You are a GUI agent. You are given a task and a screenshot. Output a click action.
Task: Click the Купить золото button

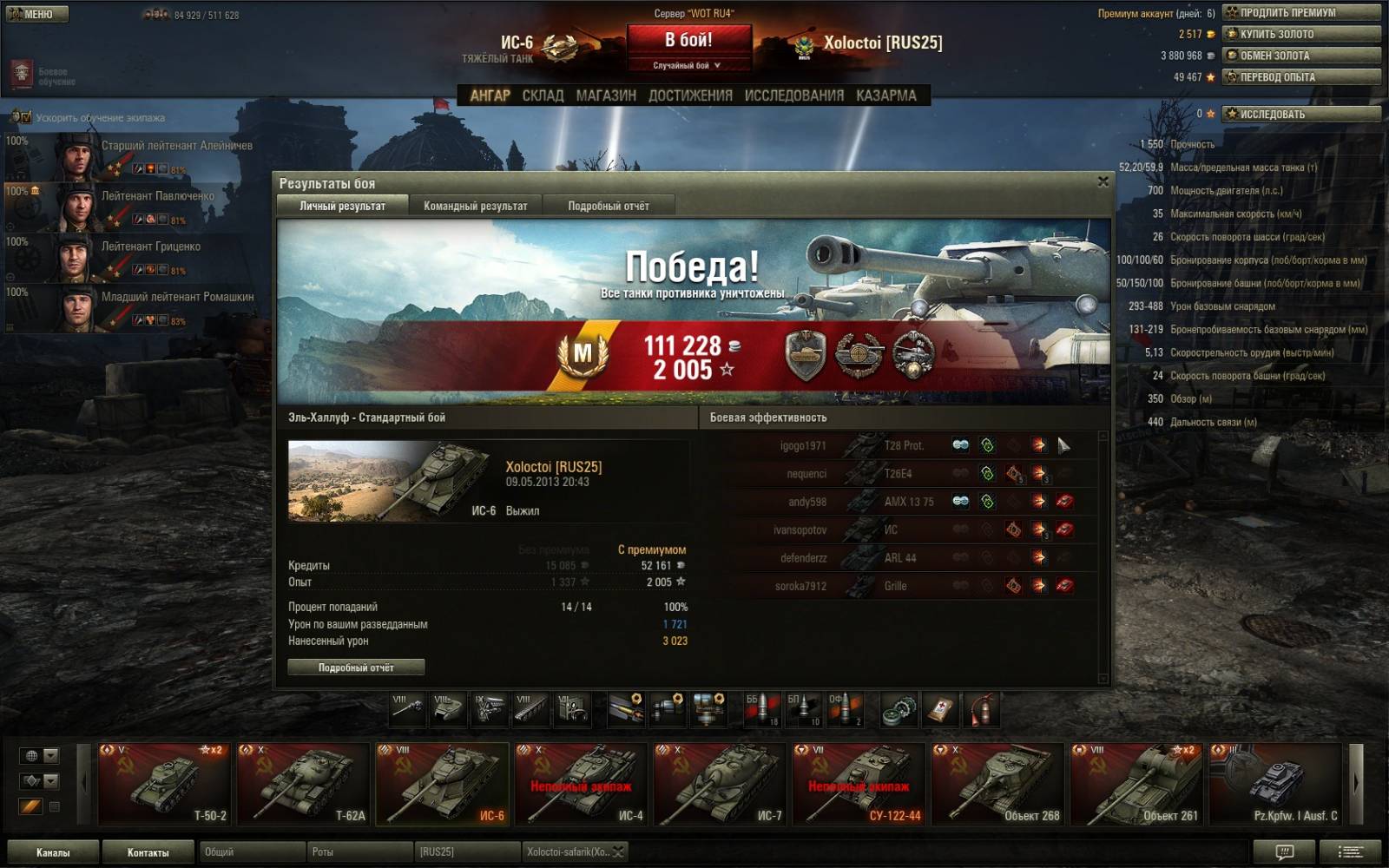1300,34
